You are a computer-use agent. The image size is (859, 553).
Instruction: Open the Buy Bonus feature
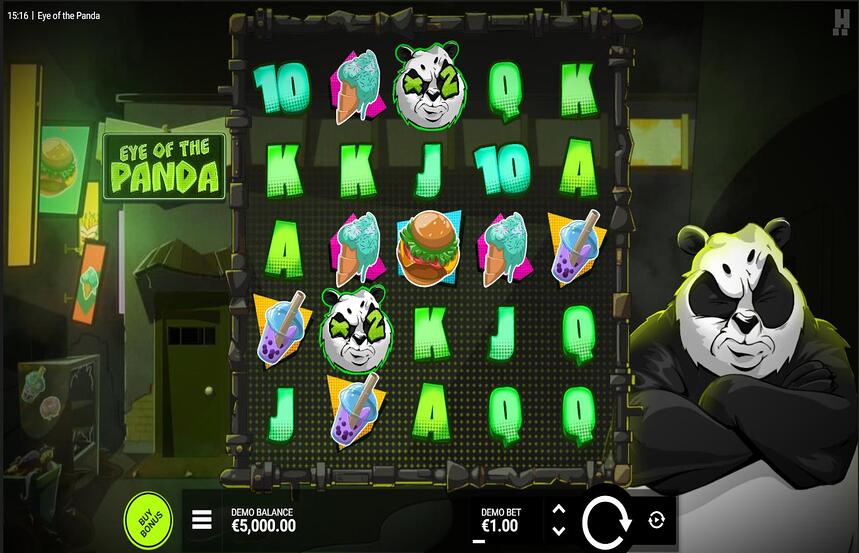click(x=148, y=520)
